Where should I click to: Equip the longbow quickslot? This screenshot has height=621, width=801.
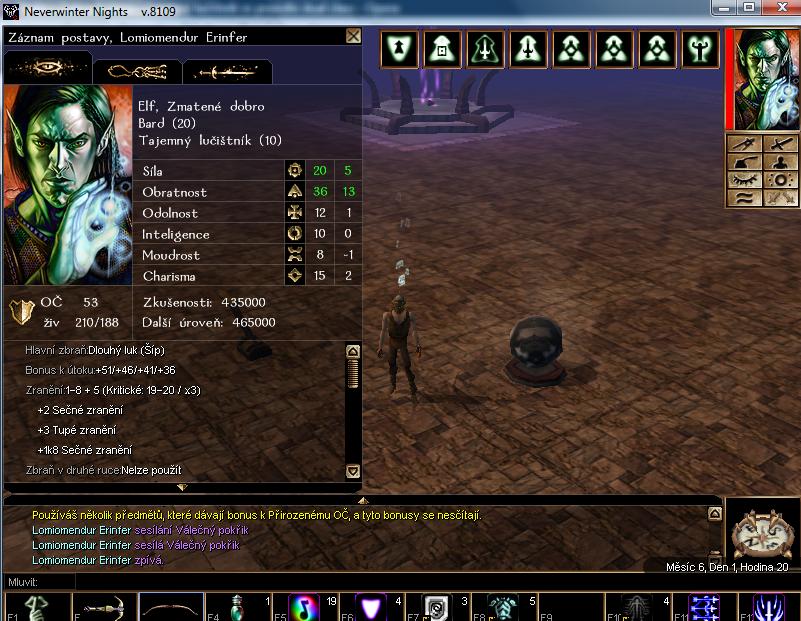tap(170, 607)
